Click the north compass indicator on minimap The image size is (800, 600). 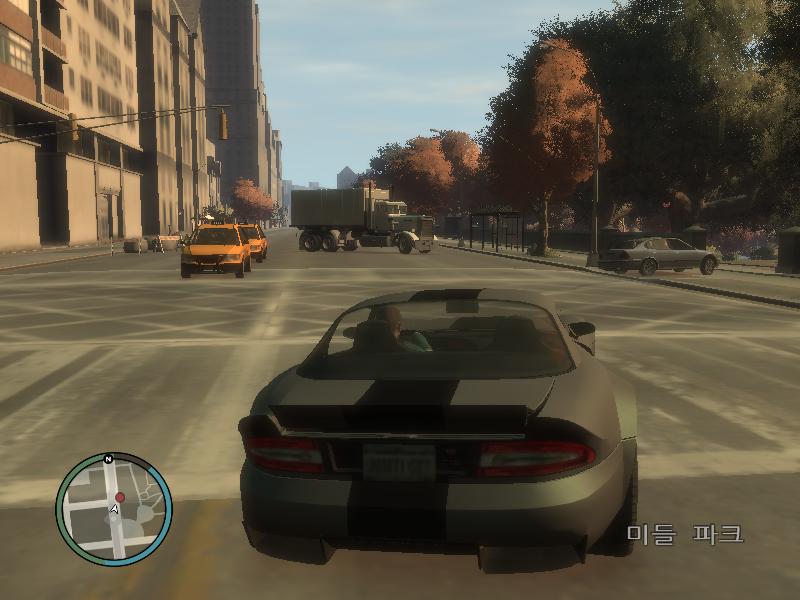coord(107,459)
